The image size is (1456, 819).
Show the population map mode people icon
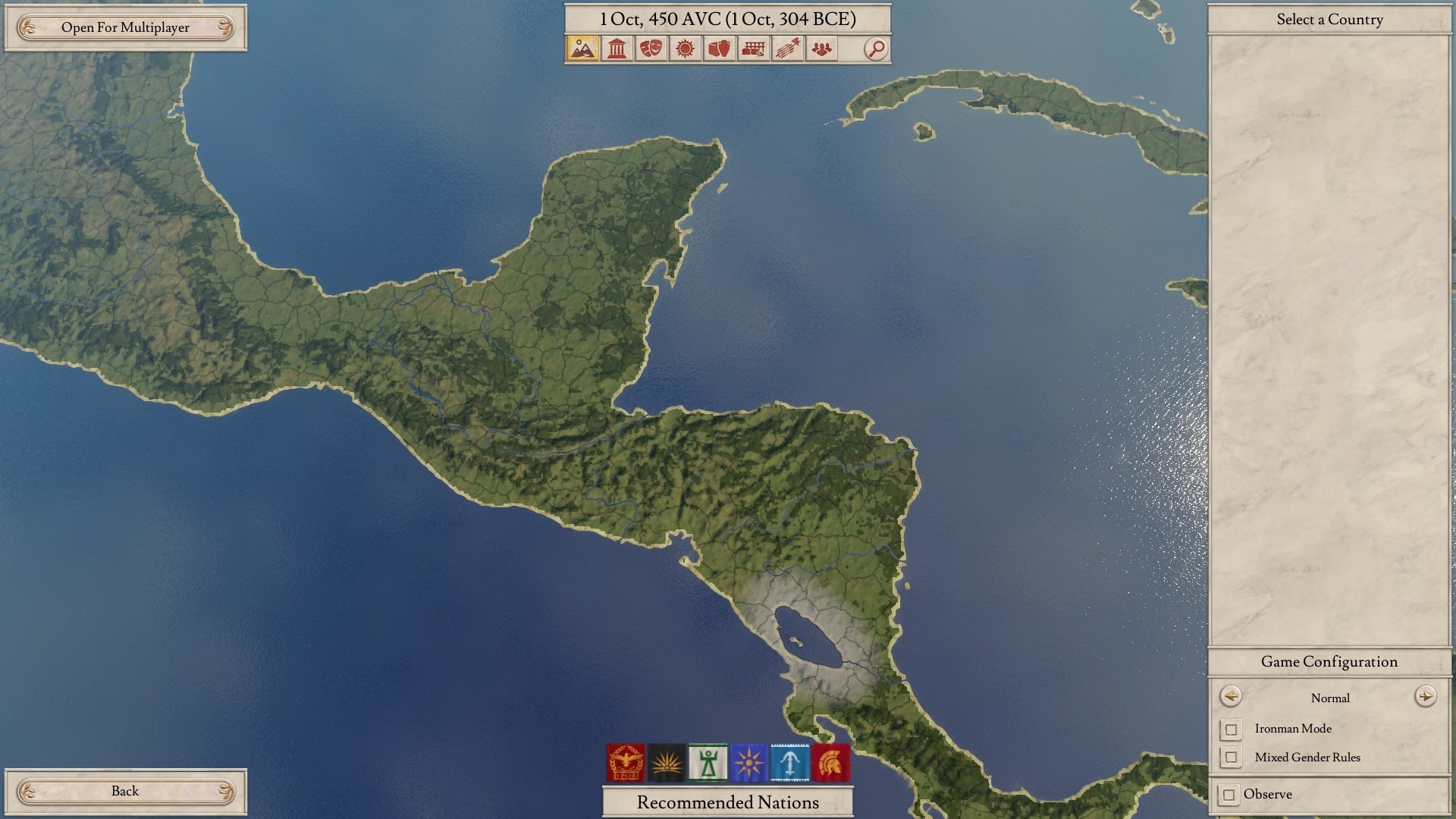821,49
